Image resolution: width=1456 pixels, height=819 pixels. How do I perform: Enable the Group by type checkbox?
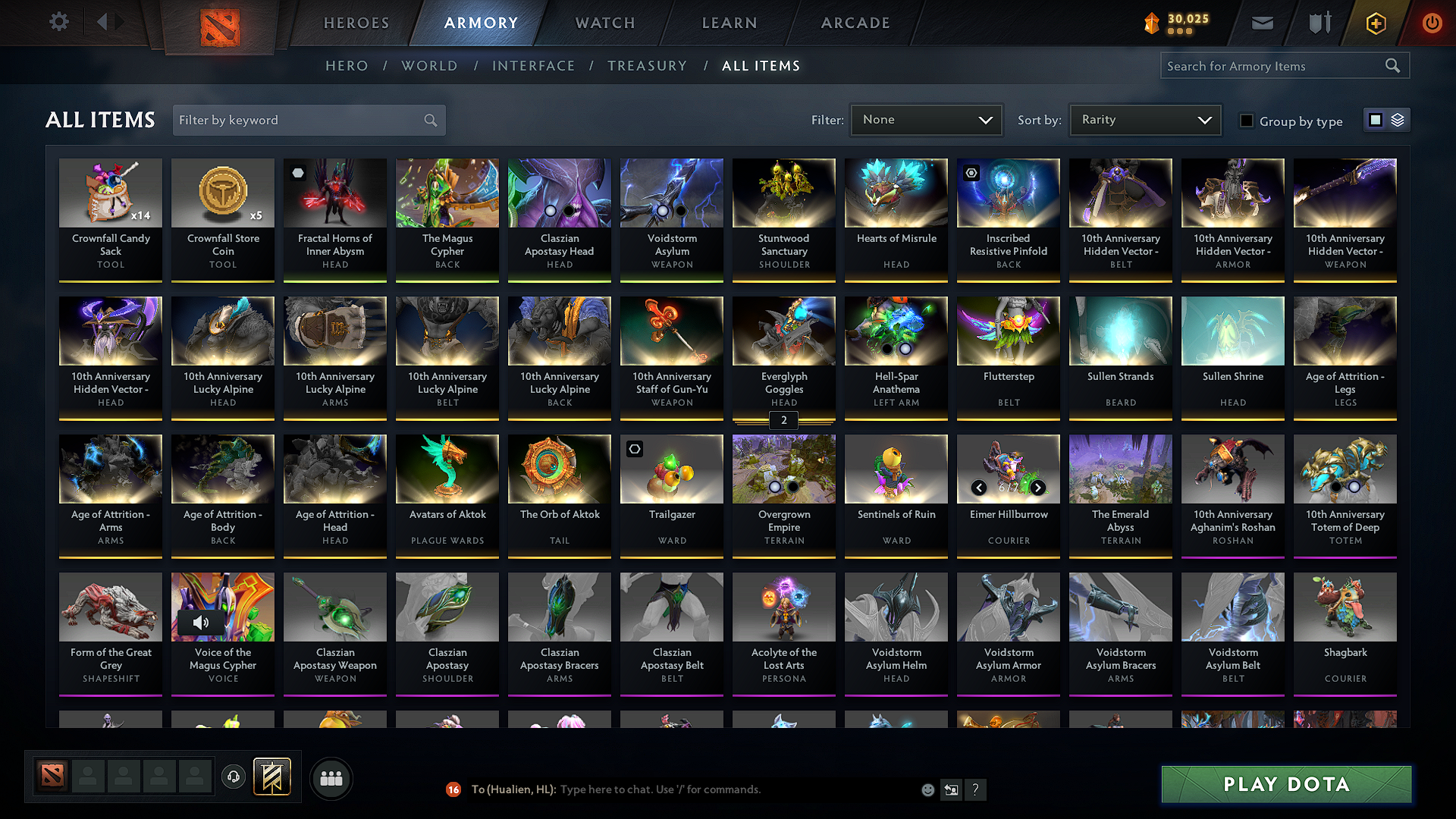pos(1246,121)
